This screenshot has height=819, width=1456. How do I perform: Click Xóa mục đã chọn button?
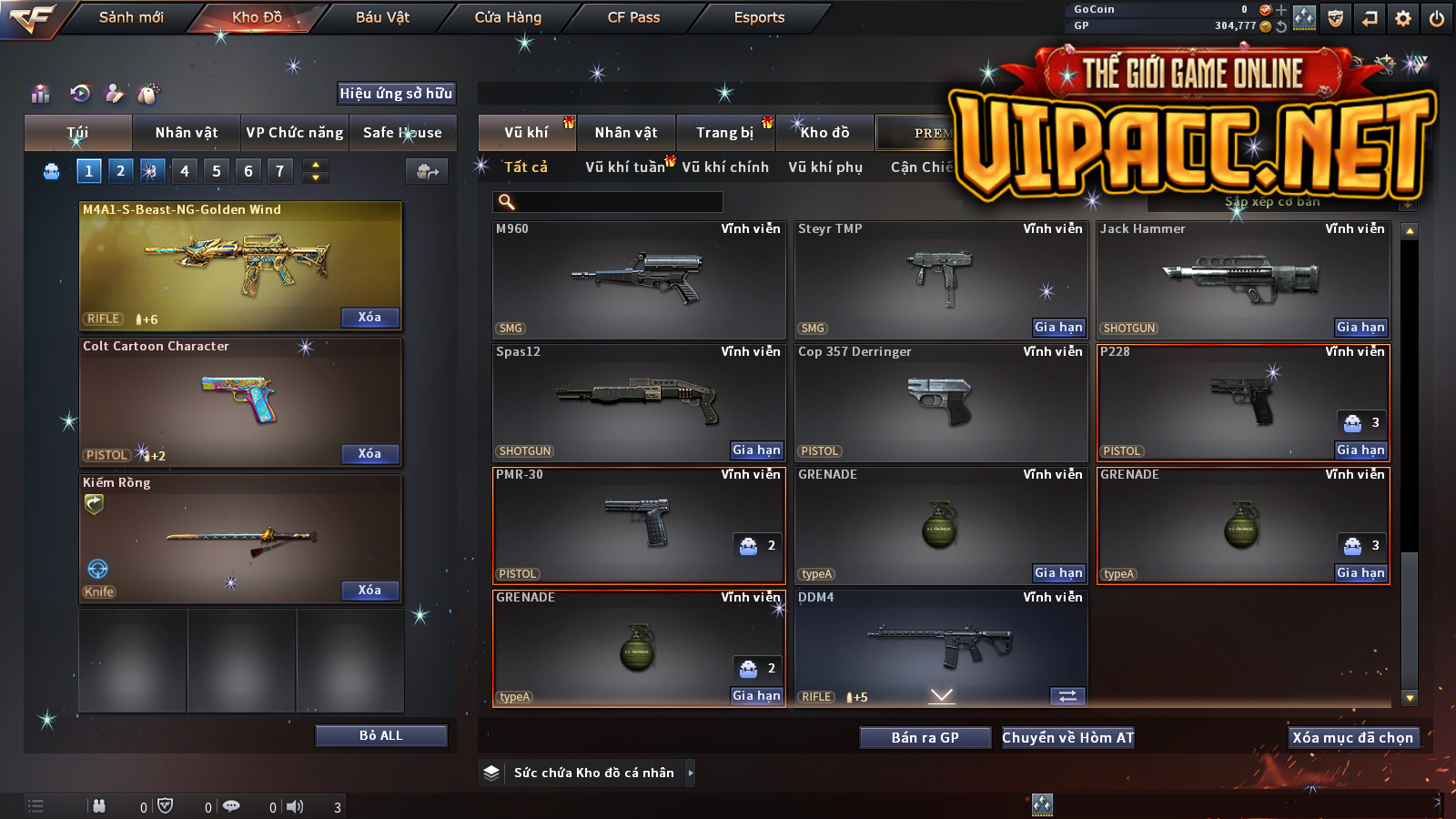tap(1352, 738)
